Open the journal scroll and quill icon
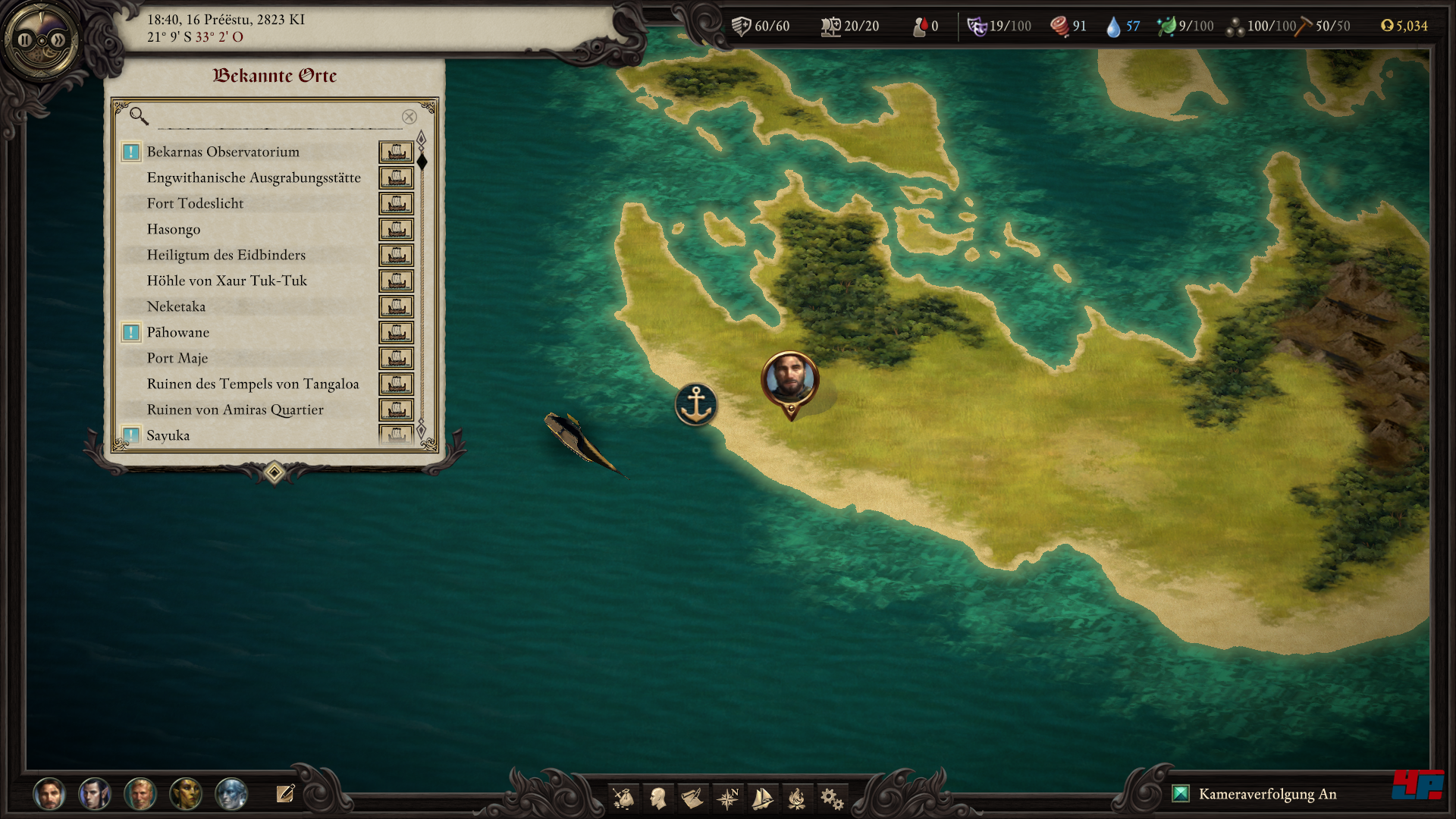Image resolution: width=1456 pixels, height=819 pixels. [692, 798]
